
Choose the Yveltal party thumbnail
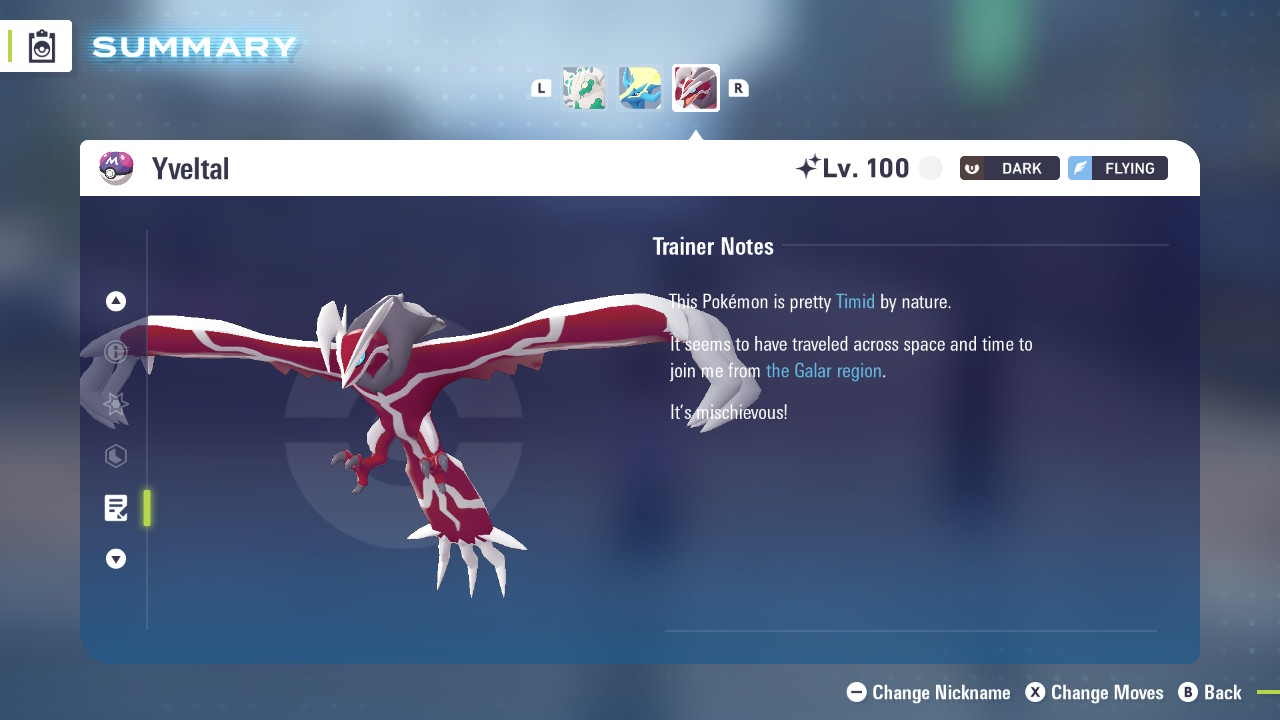(696, 88)
